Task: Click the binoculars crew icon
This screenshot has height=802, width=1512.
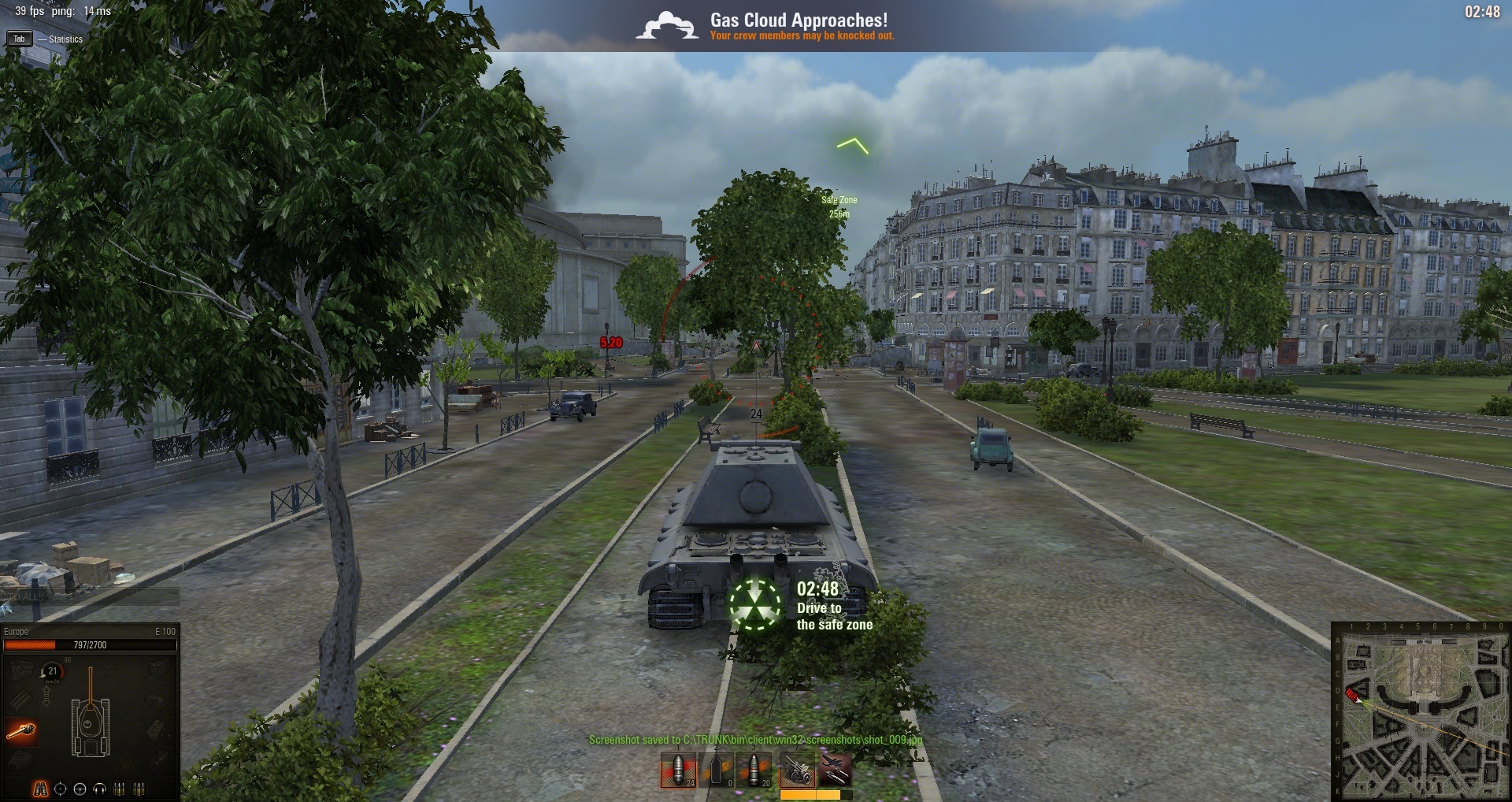Action: tap(40, 789)
